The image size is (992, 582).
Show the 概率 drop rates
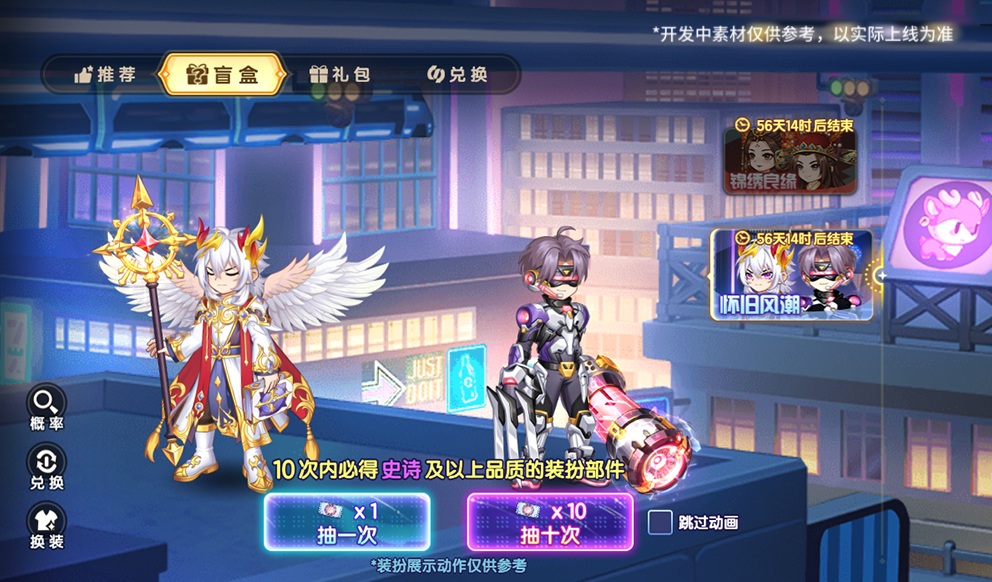point(47,408)
